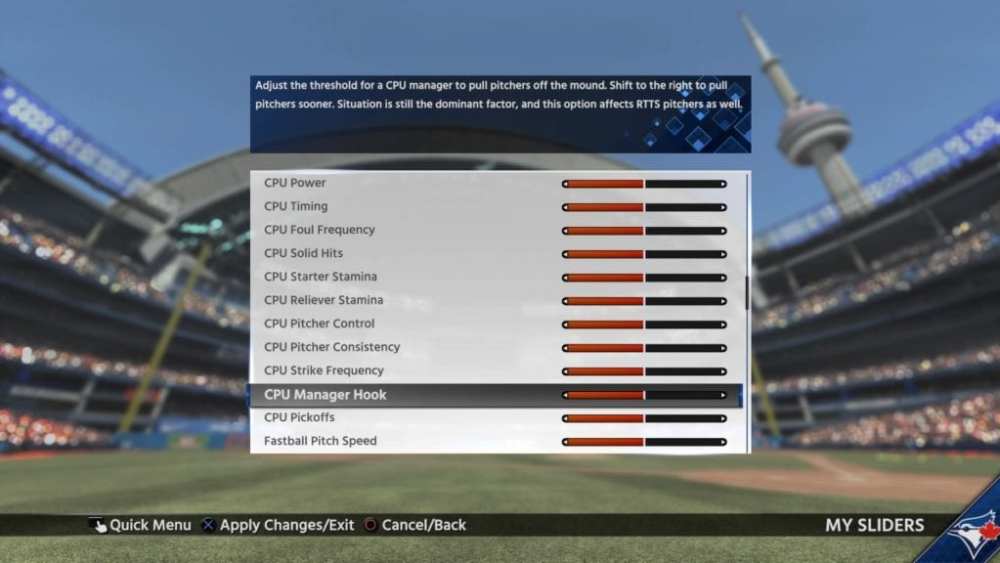Set the CPU Pitcher Control slider
This screenshot has height=563, width=1000.
[644, 325]
